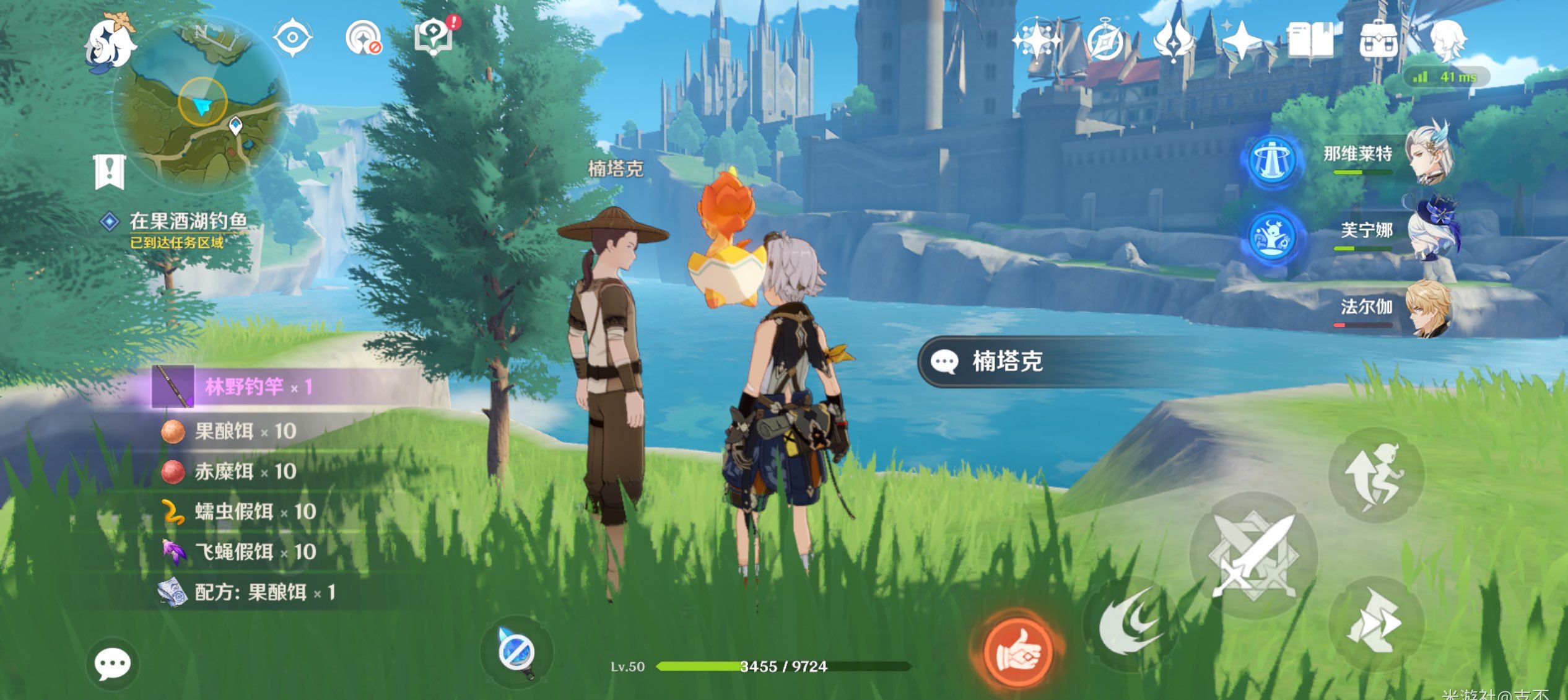1568x700 pixels.
Task: Tap the sword normal attack button
Action: pos(1253,556)
